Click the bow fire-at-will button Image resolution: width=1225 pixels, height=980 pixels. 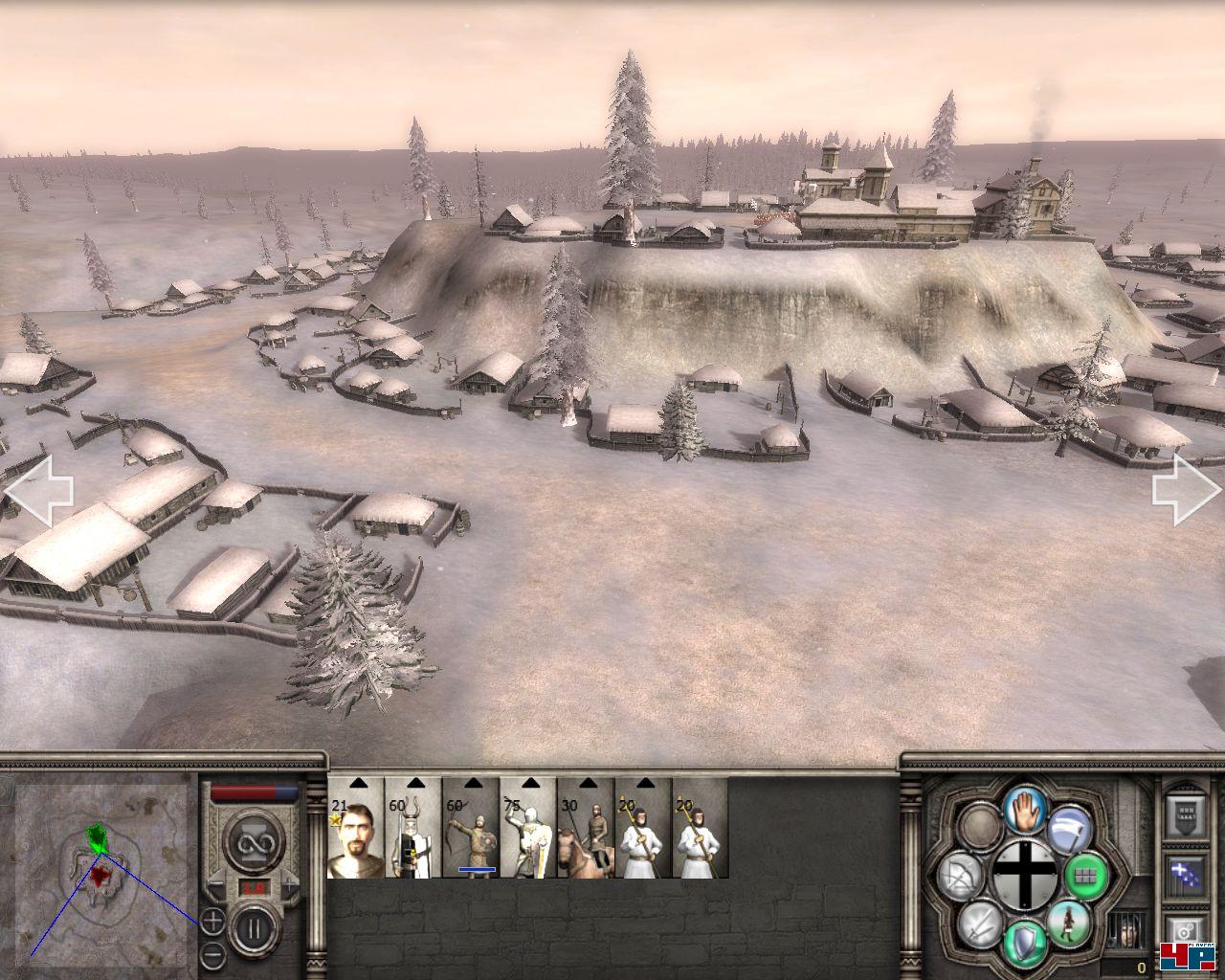958,876
